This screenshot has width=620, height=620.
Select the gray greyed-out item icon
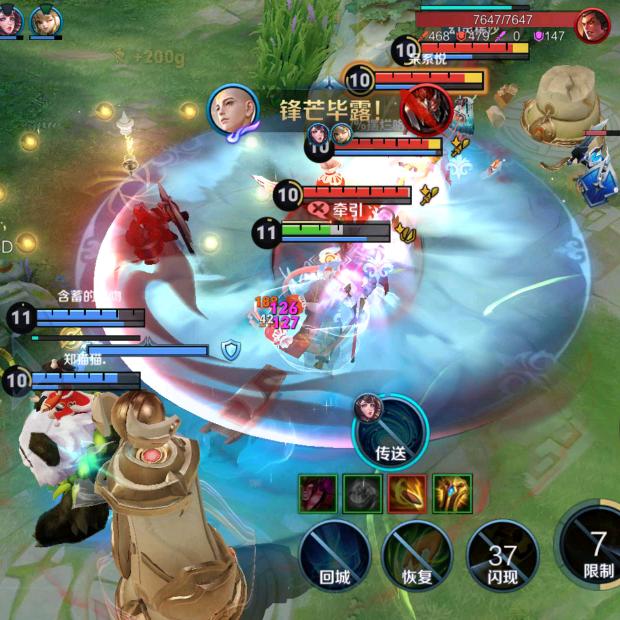pyautogui.click(x=362, y=493)
